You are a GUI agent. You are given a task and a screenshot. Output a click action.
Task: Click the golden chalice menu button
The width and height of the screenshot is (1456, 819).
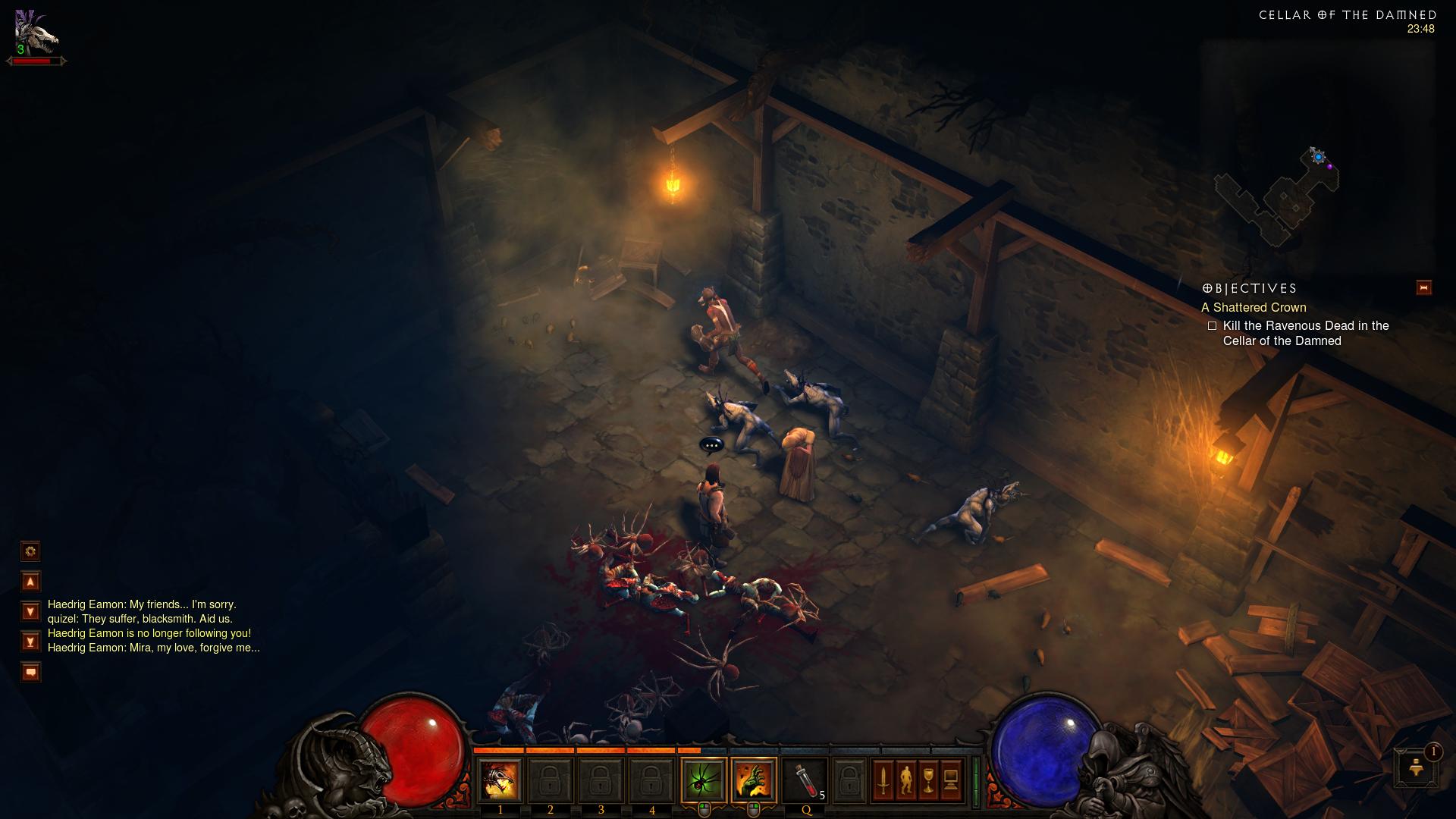[x=928, y=780]
